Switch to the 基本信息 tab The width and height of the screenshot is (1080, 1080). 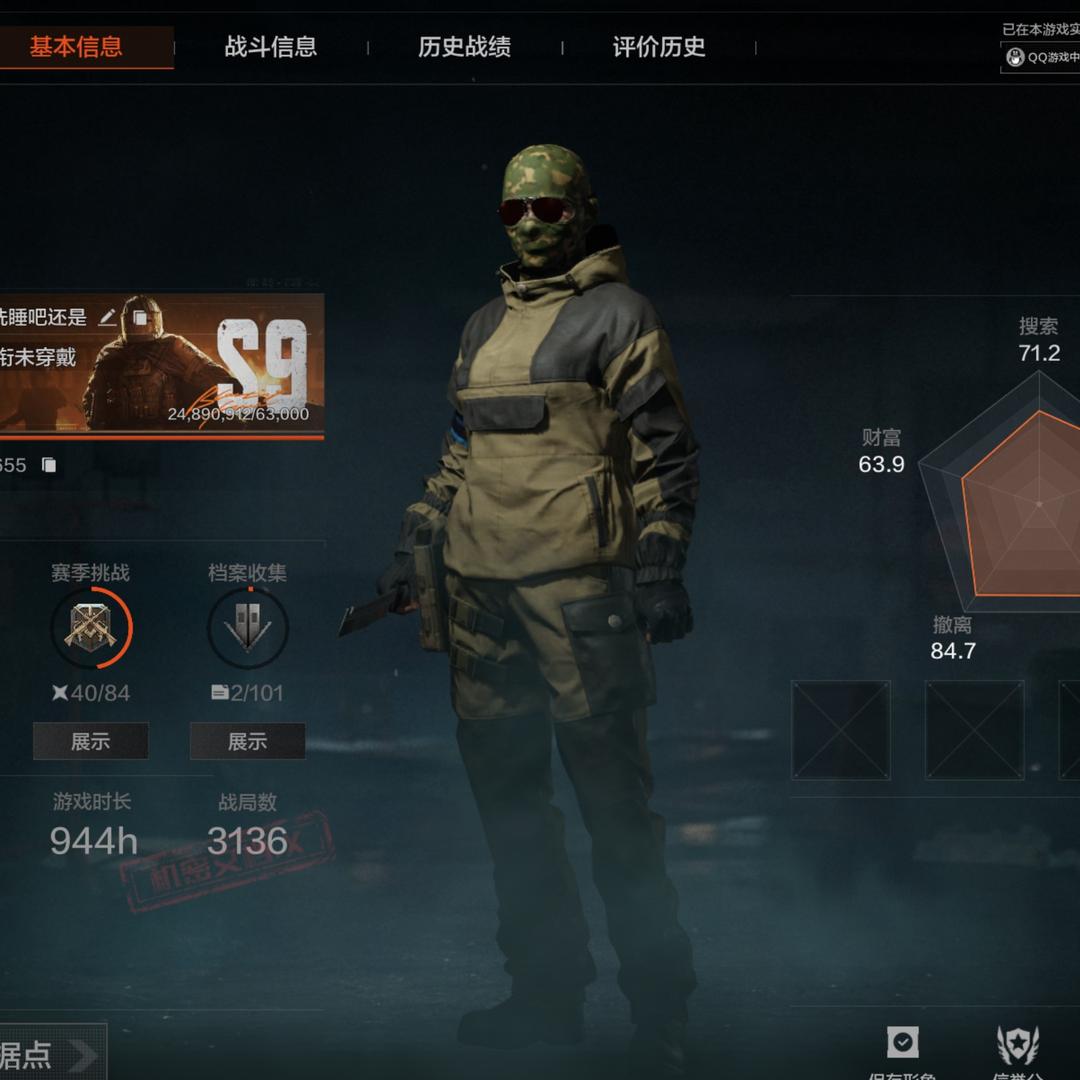[x=76, y=47]
